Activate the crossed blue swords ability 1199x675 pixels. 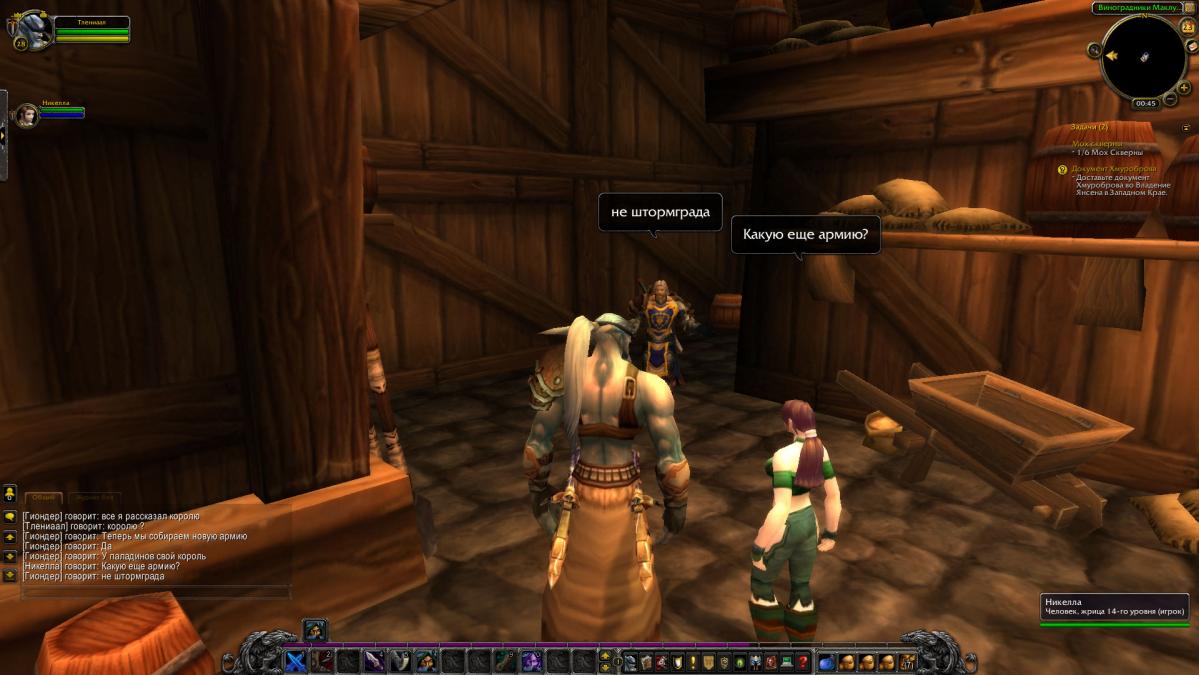tap(296, 661)
